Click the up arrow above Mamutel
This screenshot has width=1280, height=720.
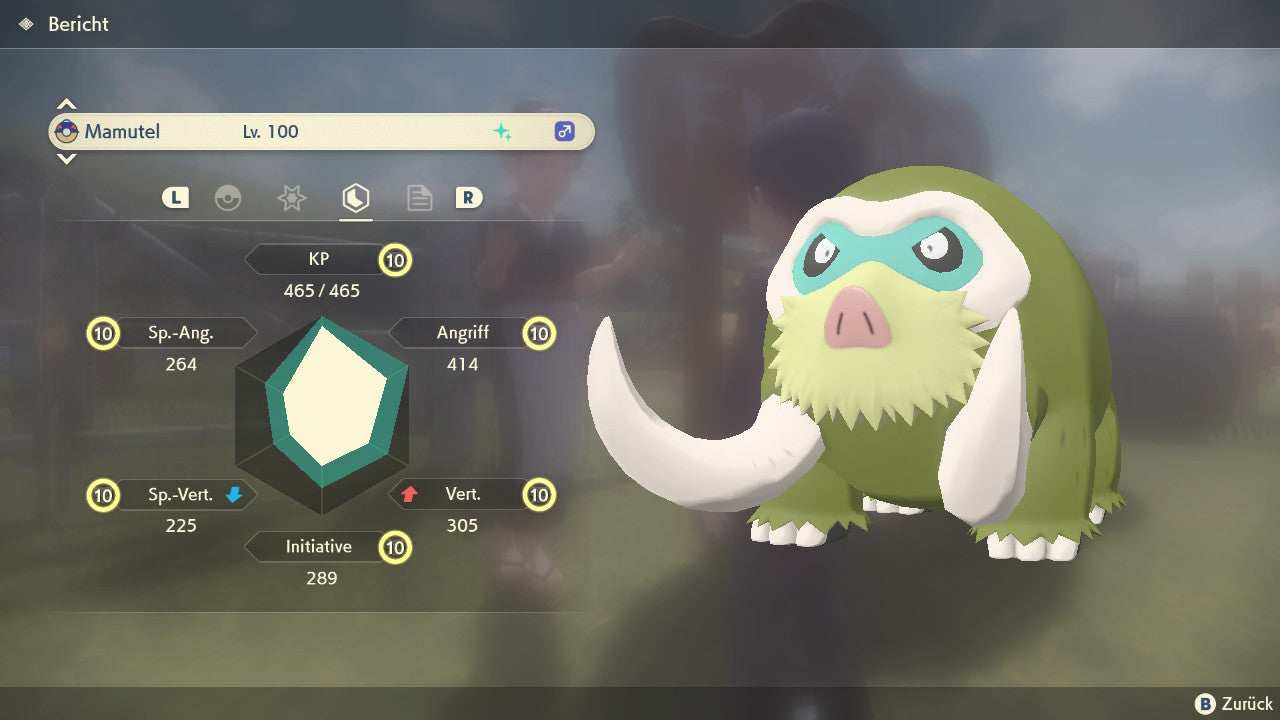(66, 104)
